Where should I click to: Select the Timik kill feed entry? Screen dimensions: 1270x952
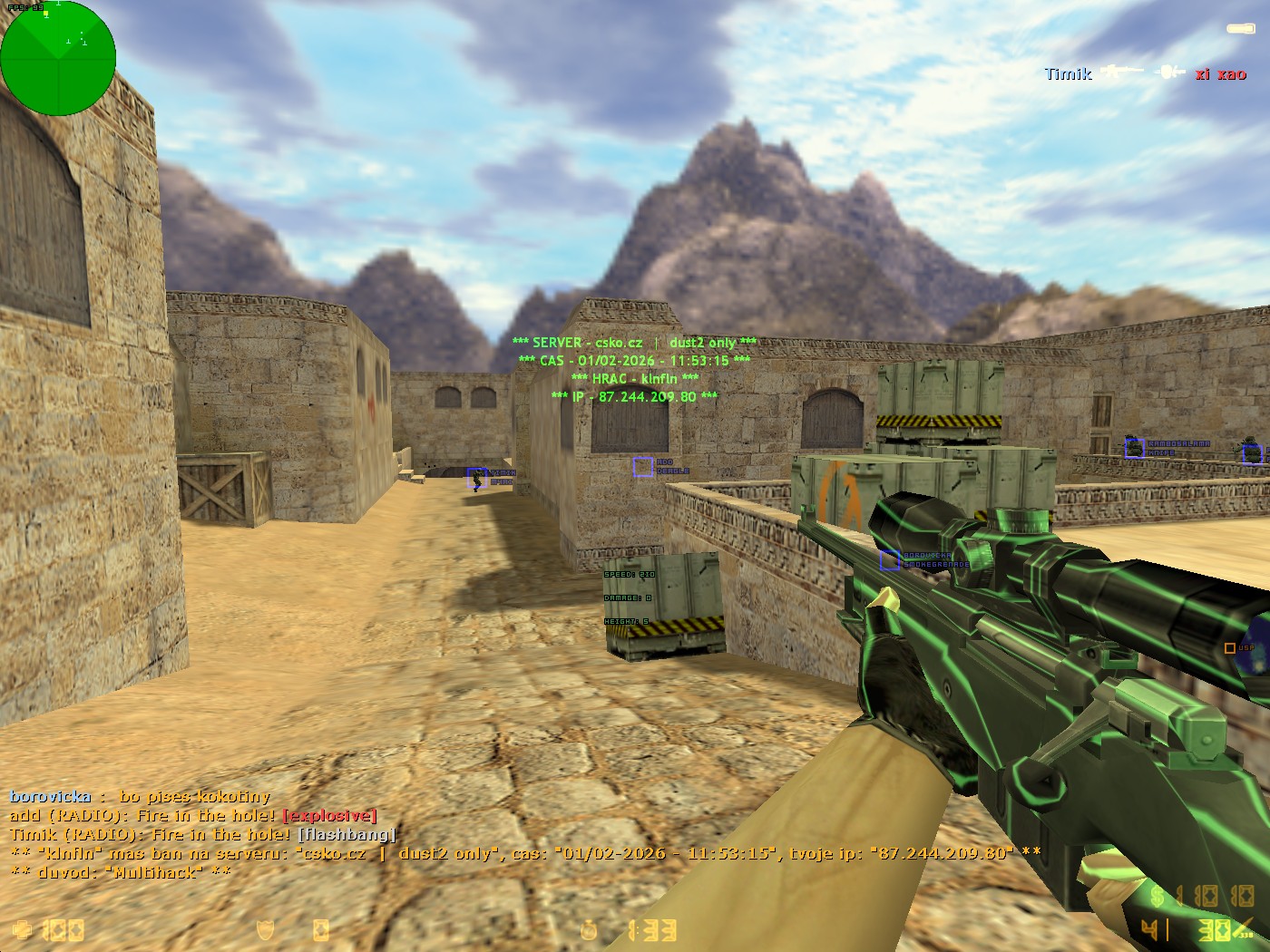point(1145,73)
